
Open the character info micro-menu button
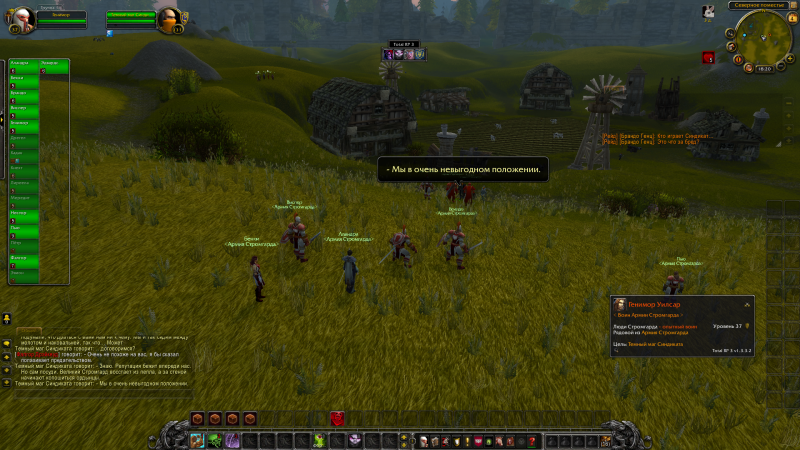pyautogui.click(x=423, y=441)
